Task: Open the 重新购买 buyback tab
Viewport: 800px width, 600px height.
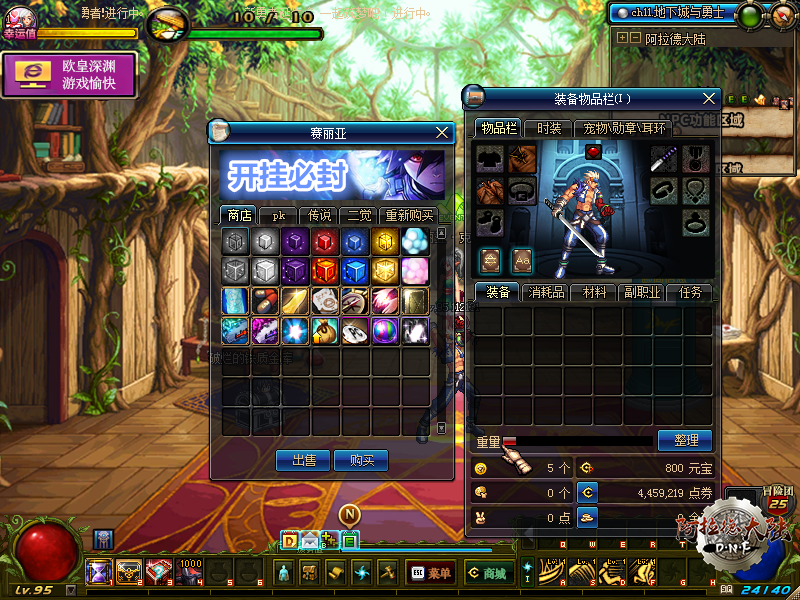Action: pos(408,215)
